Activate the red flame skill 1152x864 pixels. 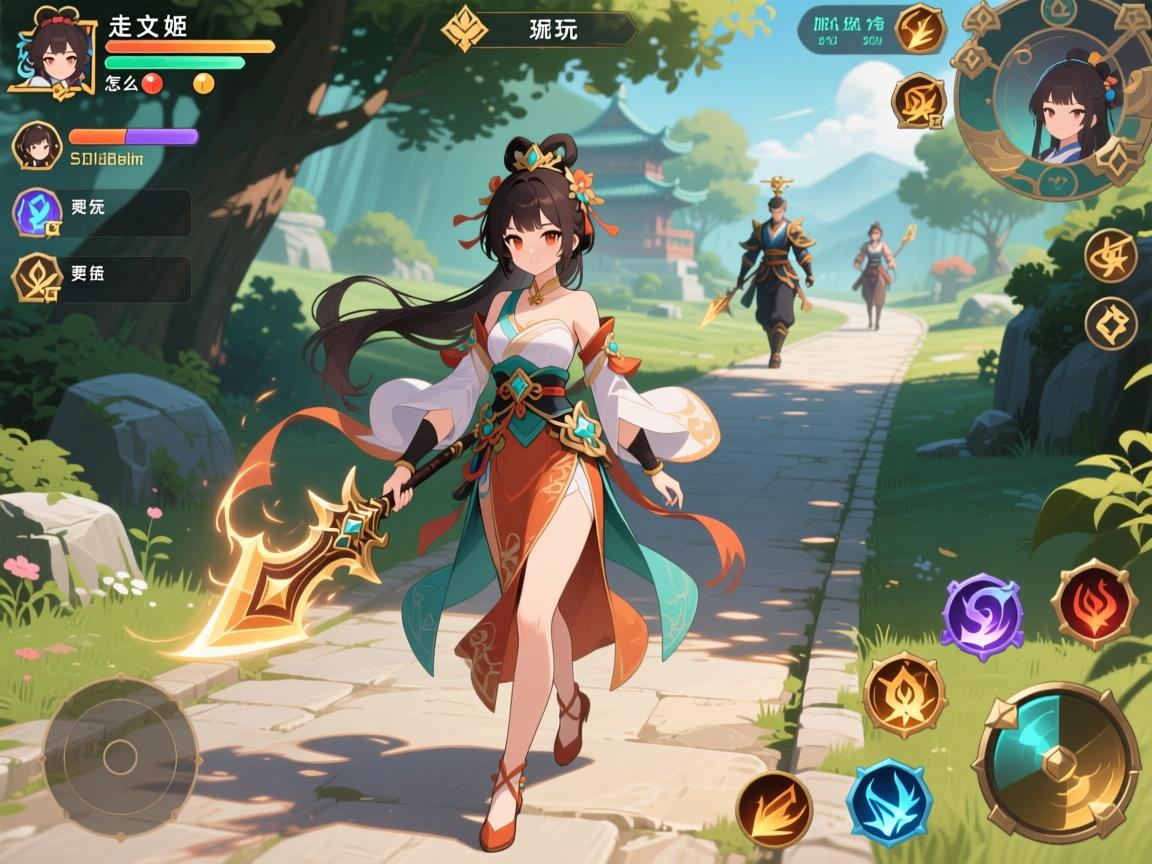(x=1094, y=605)
